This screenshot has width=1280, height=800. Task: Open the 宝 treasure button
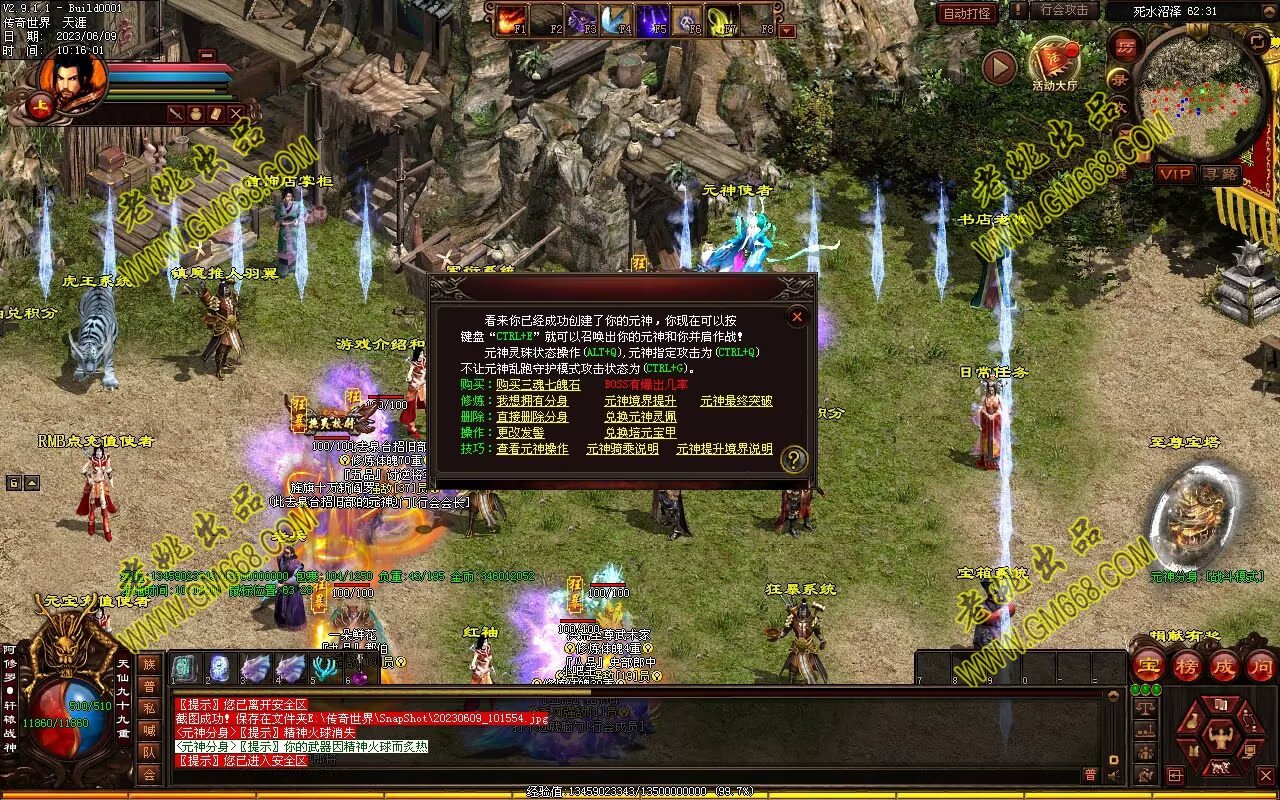[1149, 666]
